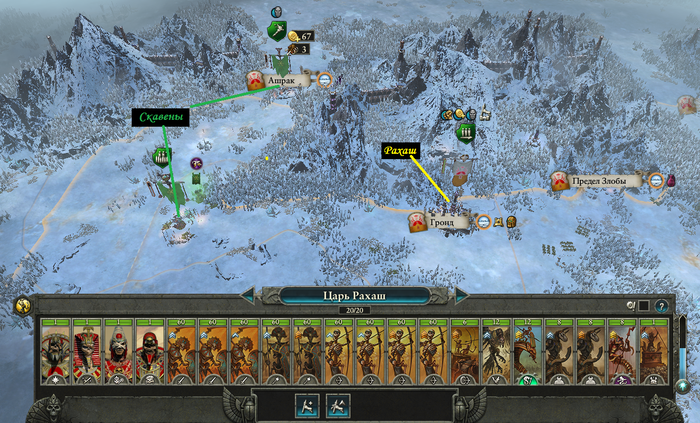700x423 pixels.
Task: Click the small square toggle beside the help button
Action: coord(645,305)
